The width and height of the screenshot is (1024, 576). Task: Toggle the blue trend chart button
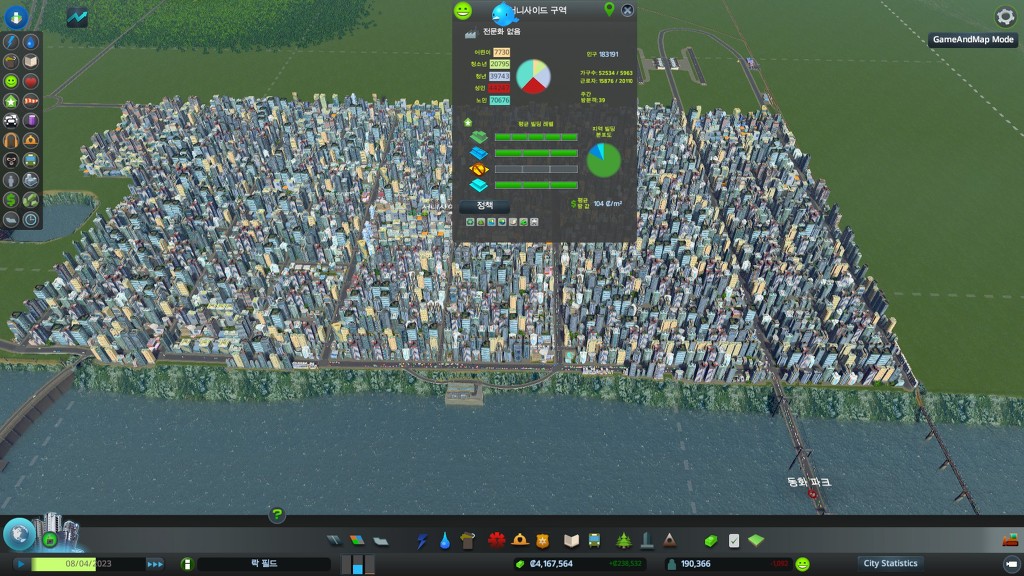[77, 17]
